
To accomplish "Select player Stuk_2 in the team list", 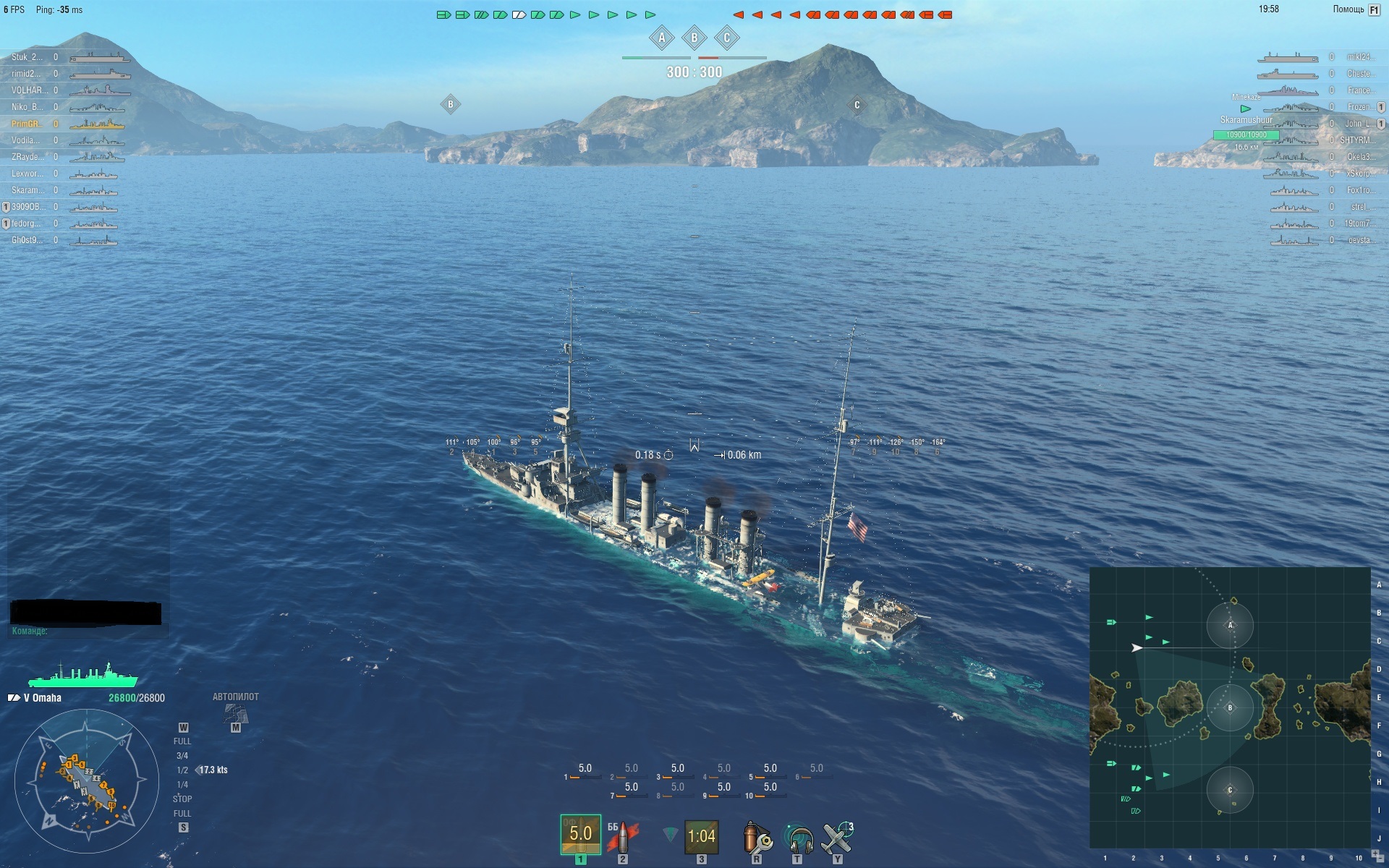I will pyautogui.click(x=27, y=57).
